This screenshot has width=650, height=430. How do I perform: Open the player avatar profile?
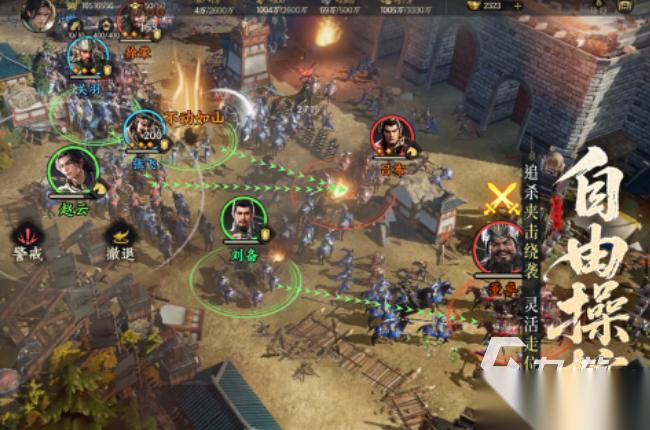coord(37,14)
